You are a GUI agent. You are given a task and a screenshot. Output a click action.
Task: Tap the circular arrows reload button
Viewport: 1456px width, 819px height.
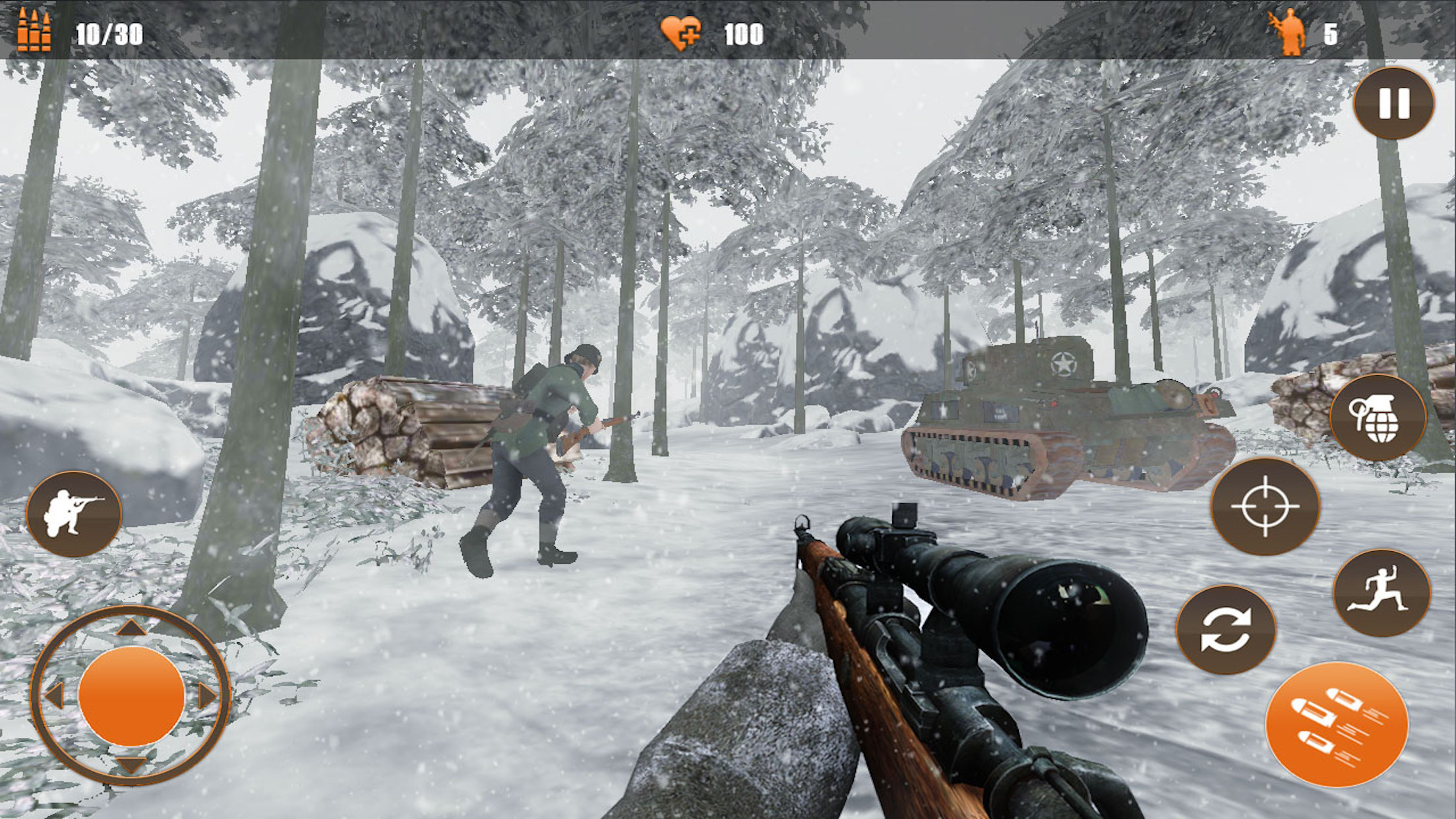point(1226,629)
